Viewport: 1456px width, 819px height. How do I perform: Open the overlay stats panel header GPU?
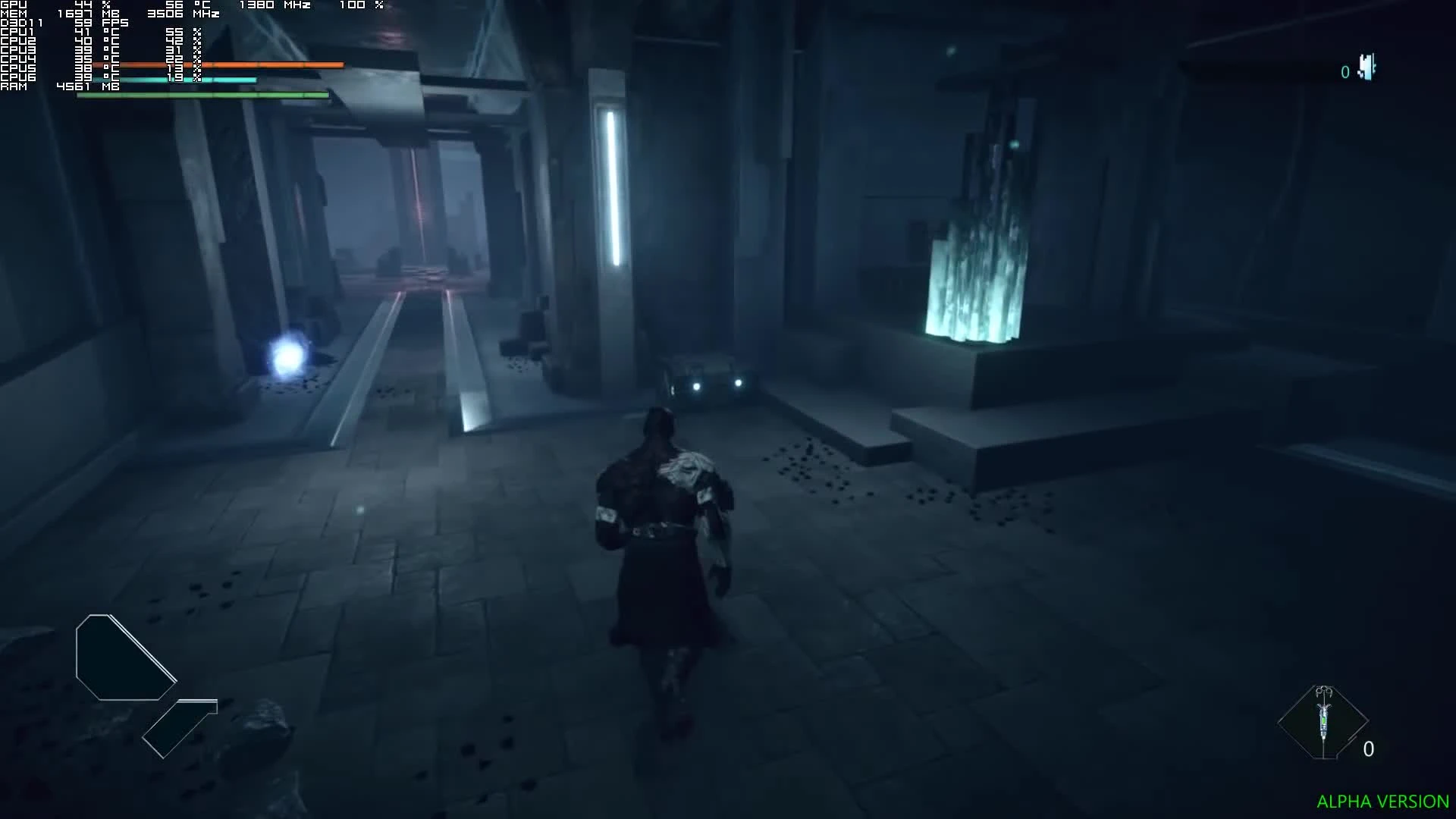coord(15,5)
